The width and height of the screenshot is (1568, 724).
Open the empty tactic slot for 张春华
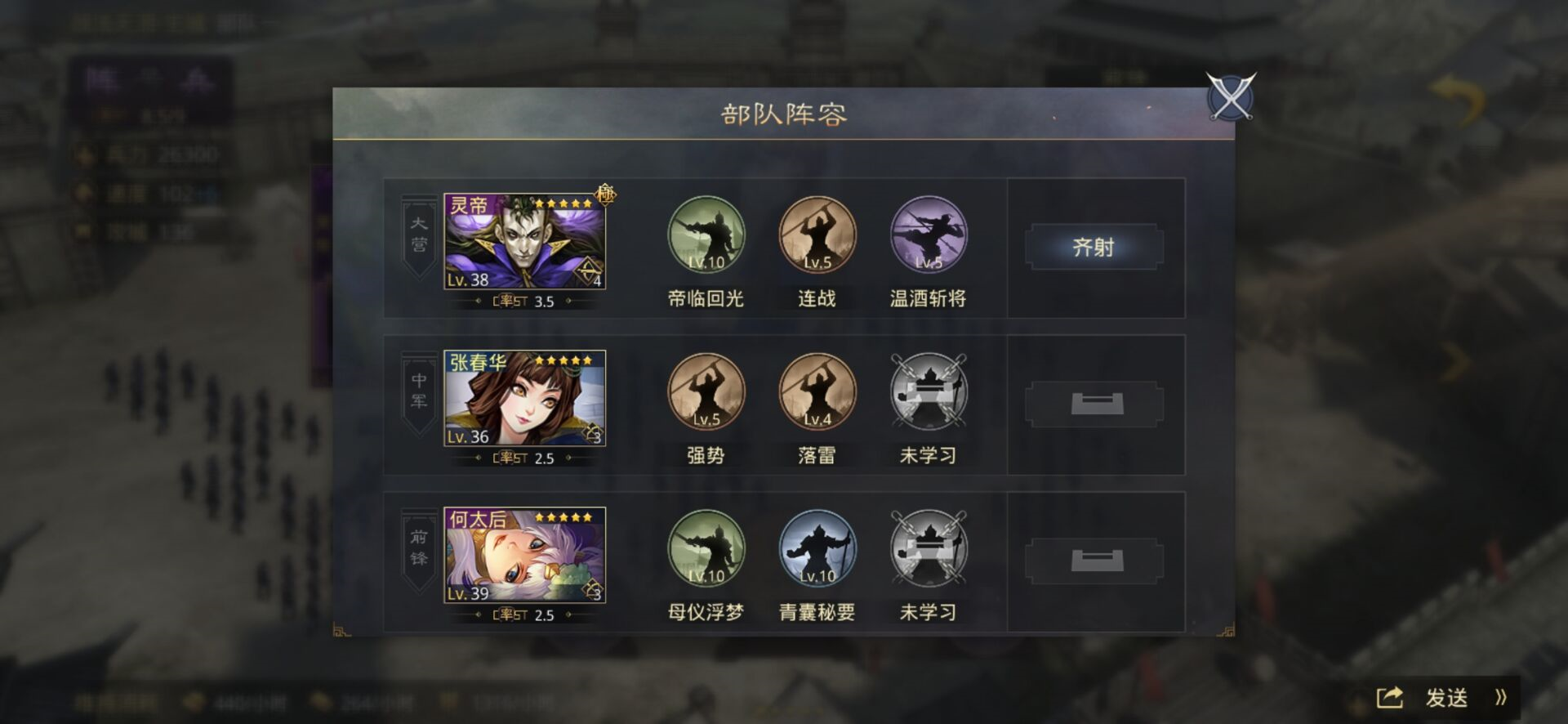coord(1094,405)
